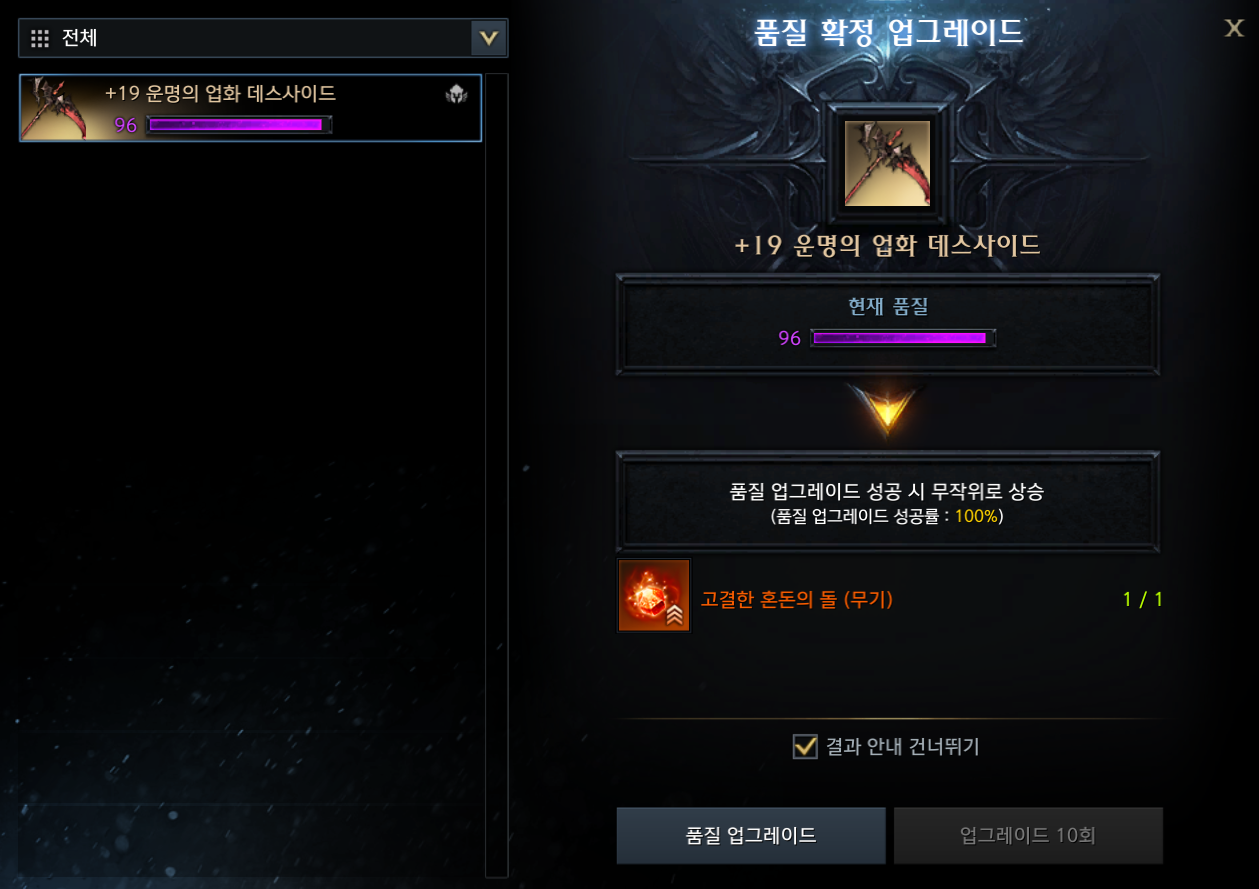Image resolution: width=1259 pixels, height=889 pixels.
Task: Close the quality upgrade window
Action: point(1234,28)
